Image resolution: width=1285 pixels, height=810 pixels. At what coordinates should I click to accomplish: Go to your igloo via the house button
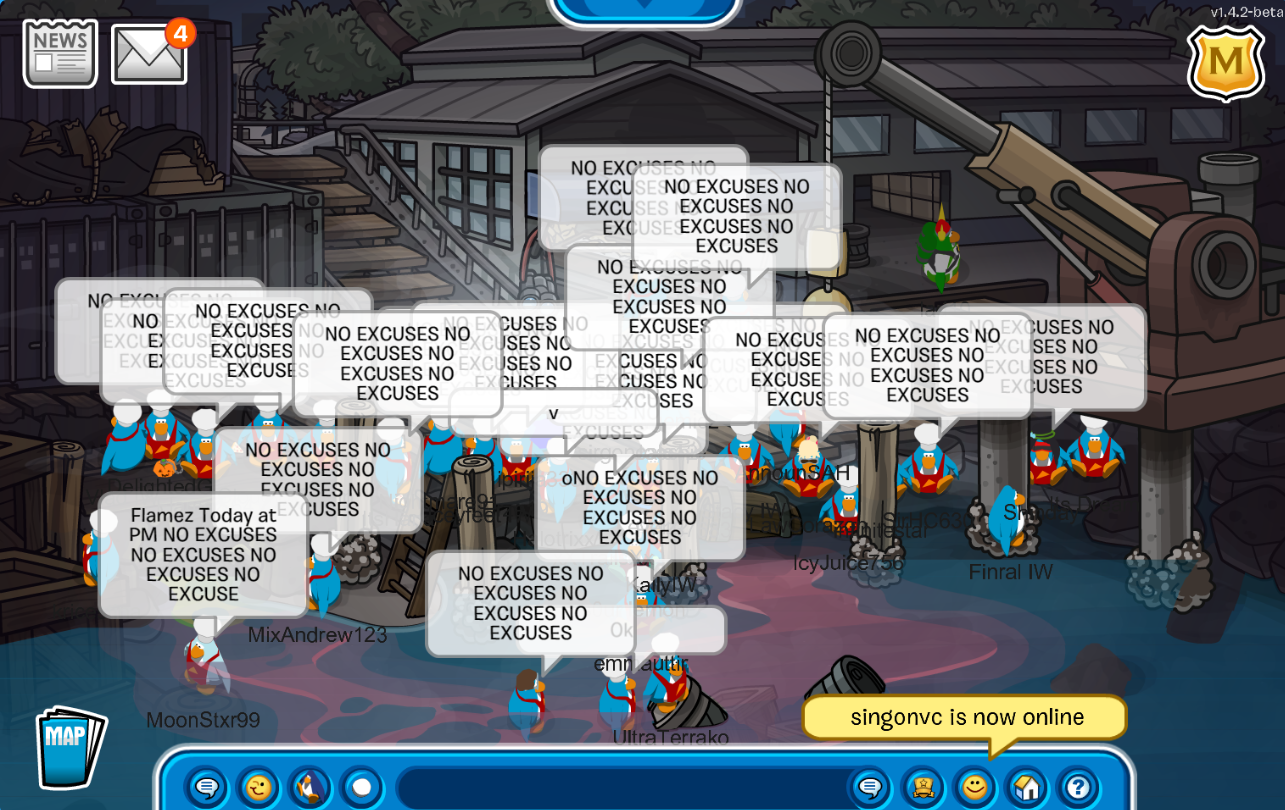coord(1027,788)
